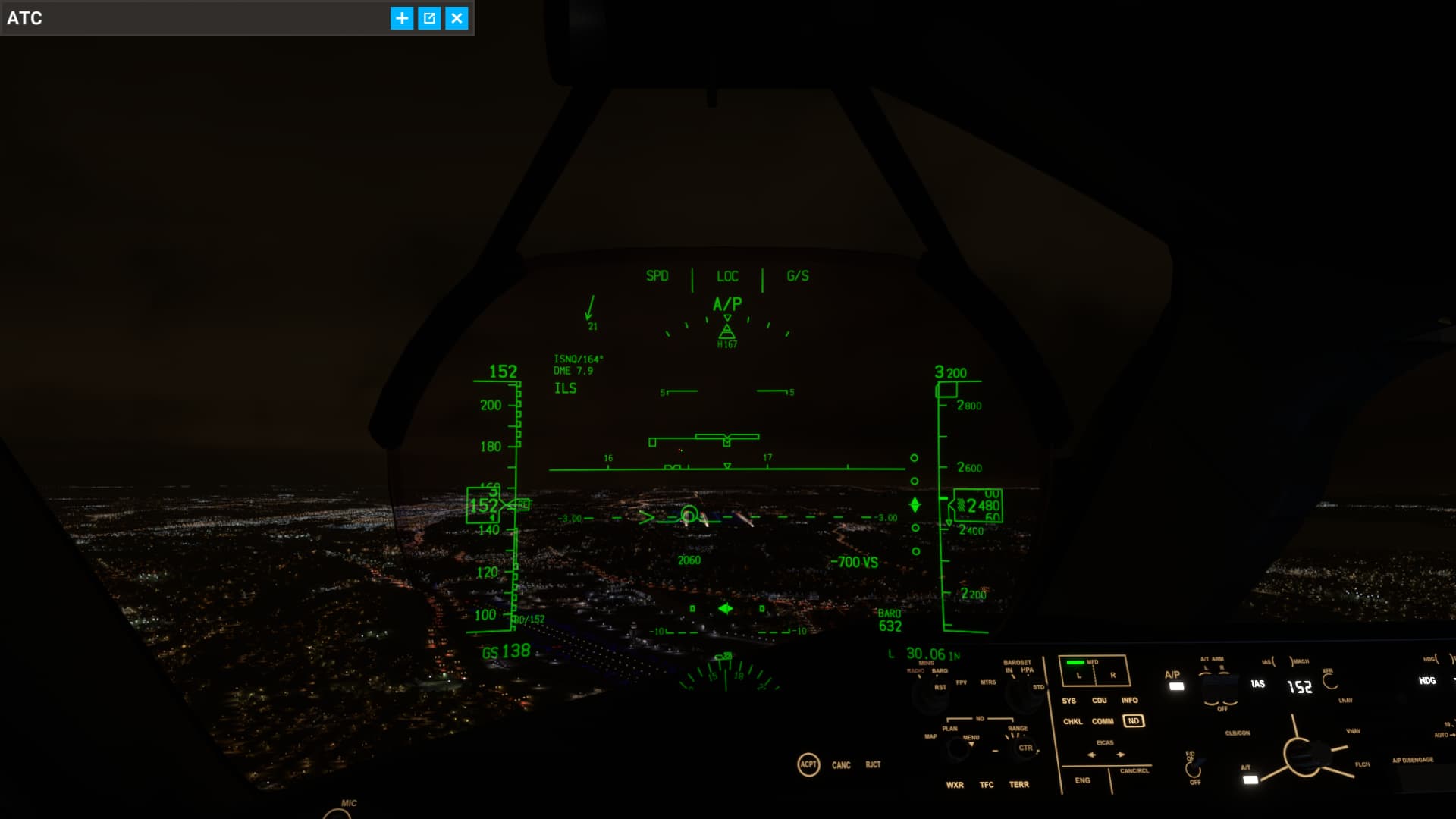Viewport: 1456px width, 819px height.
Task: Open the COMM display page
Action: click(x=1103, y=722)
